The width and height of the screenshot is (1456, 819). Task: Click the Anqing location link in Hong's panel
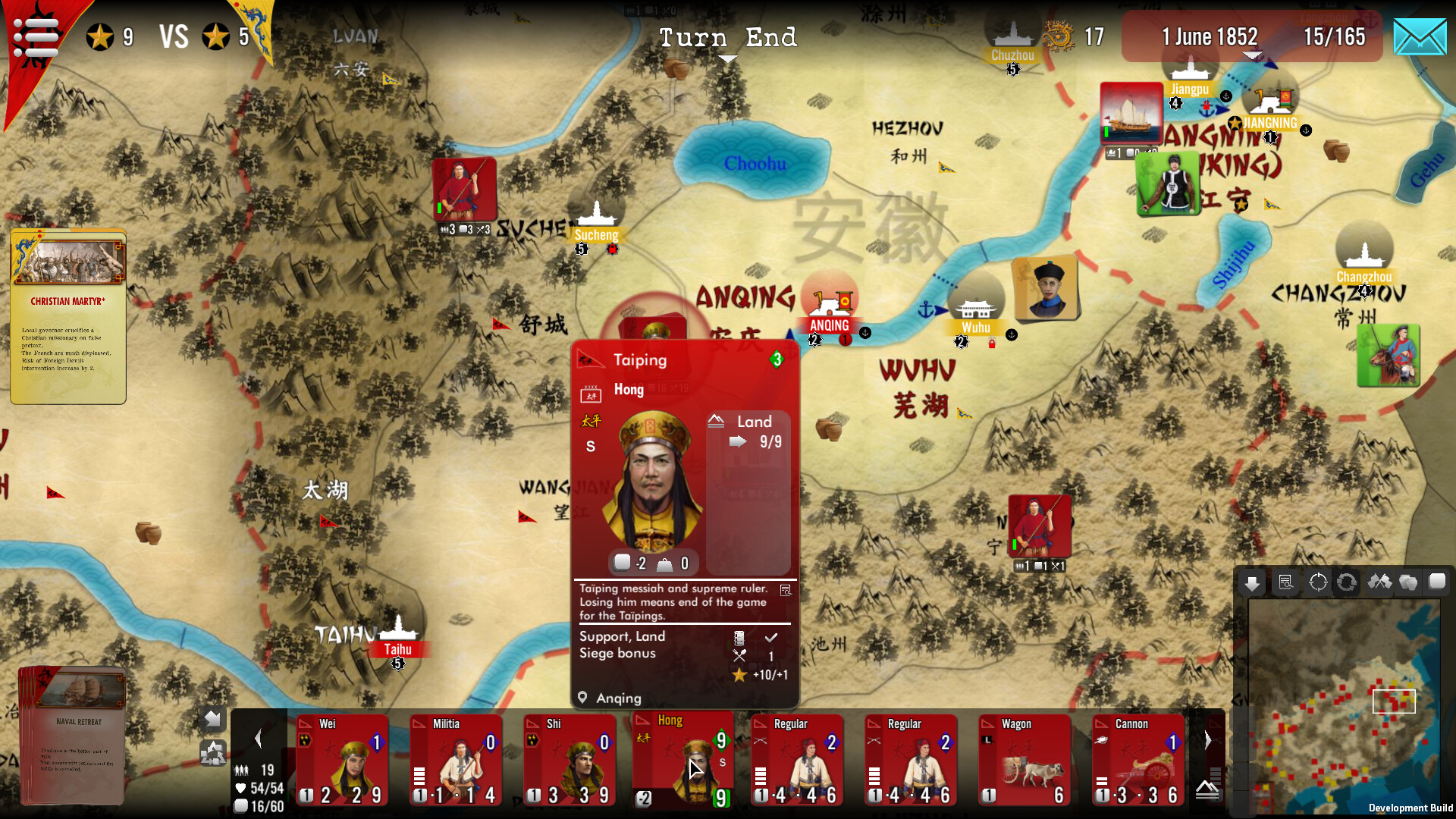618,698
